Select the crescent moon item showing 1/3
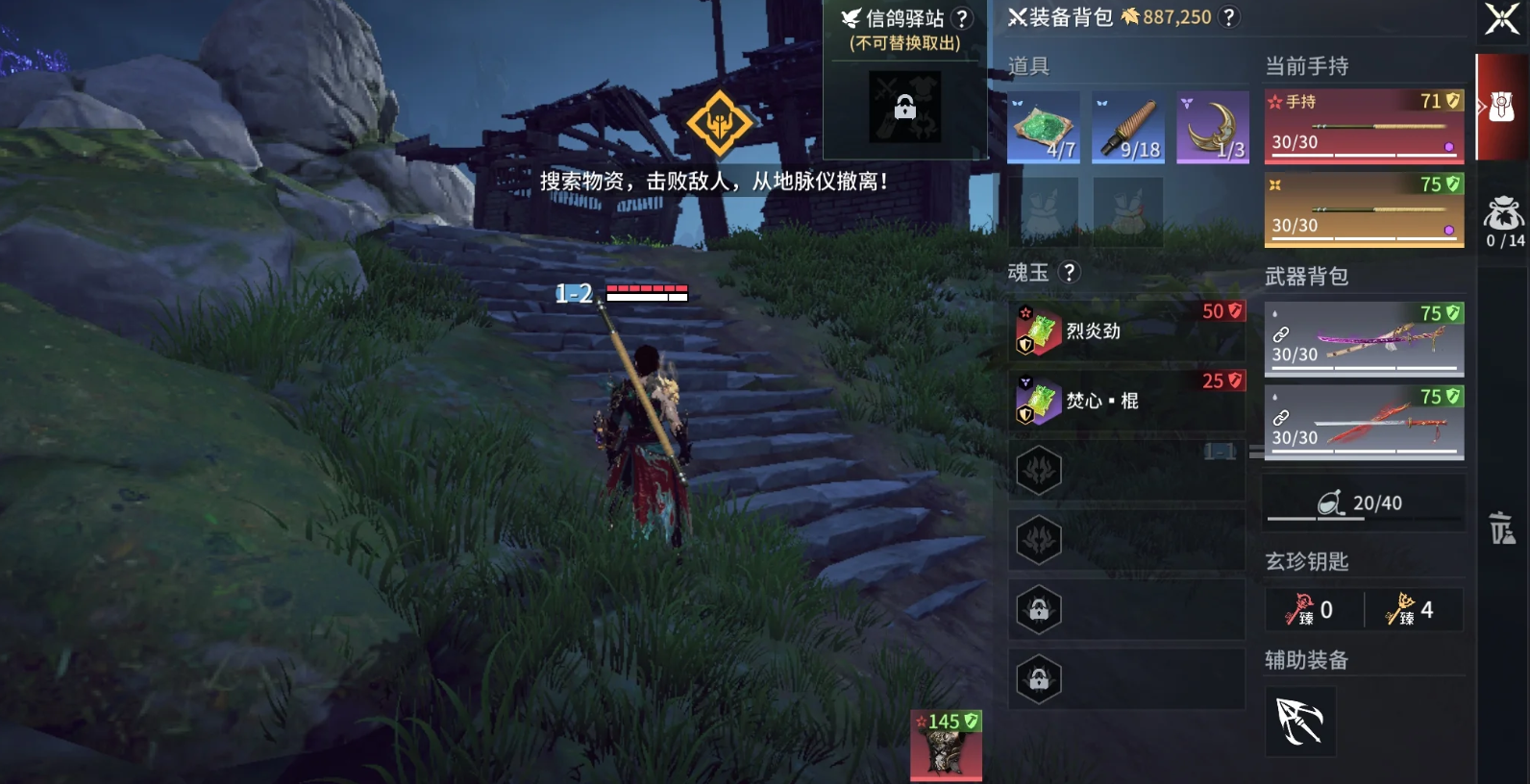Screen dimensions: 1530x784 [1213, 126]
